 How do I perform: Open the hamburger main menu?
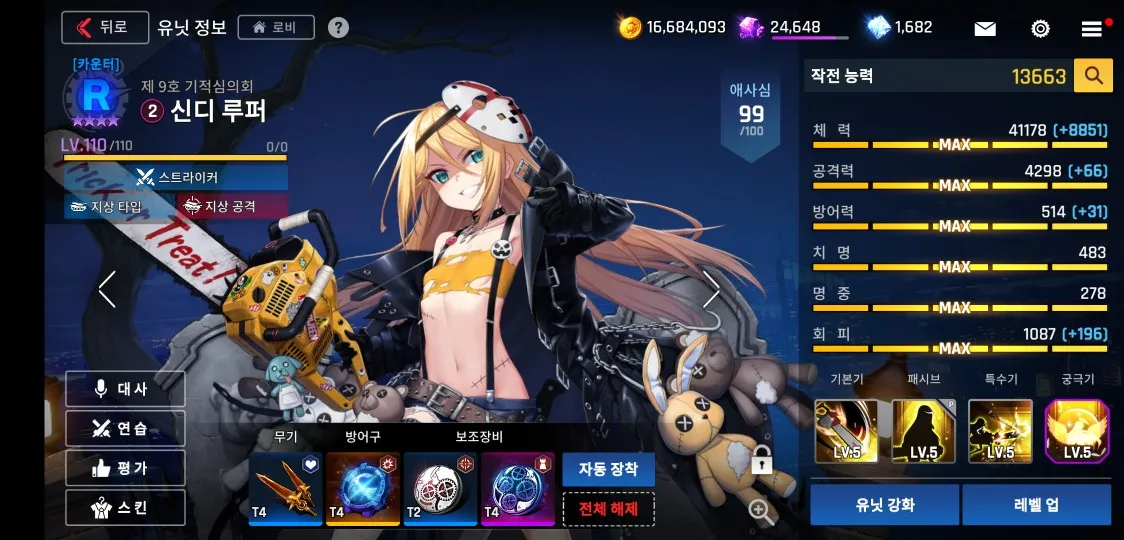tap(1092, 28)
